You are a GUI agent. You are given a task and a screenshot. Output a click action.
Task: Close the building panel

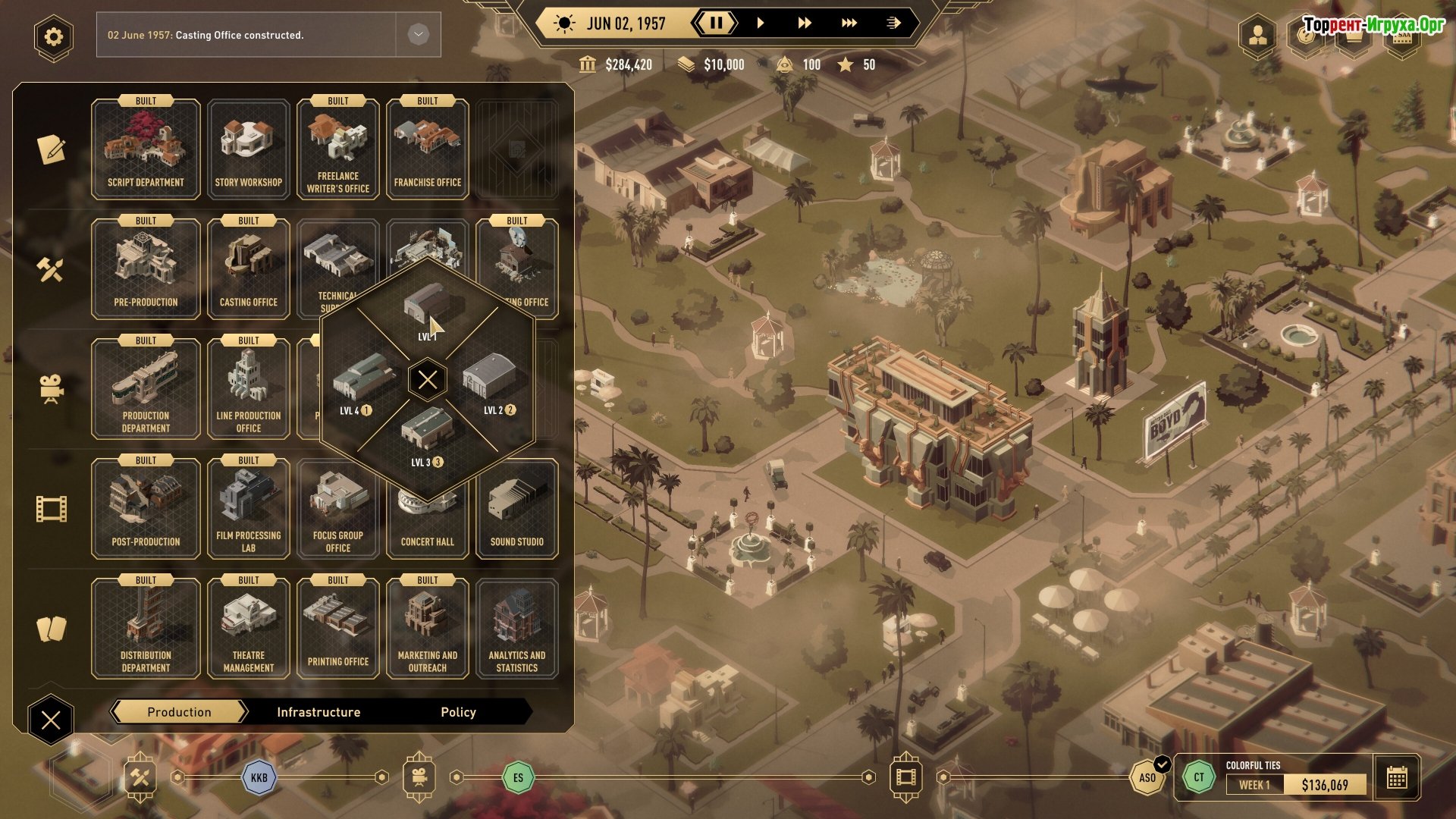[x=51, y=720]
